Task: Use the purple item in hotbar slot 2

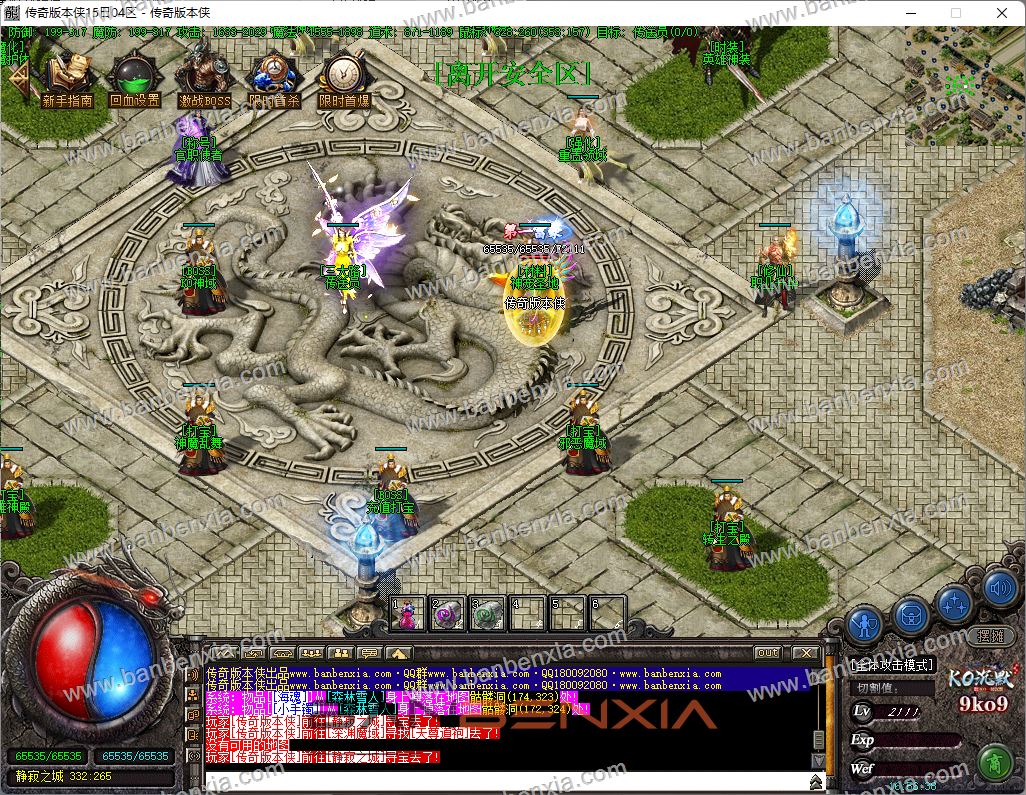Action: [447, 613]
